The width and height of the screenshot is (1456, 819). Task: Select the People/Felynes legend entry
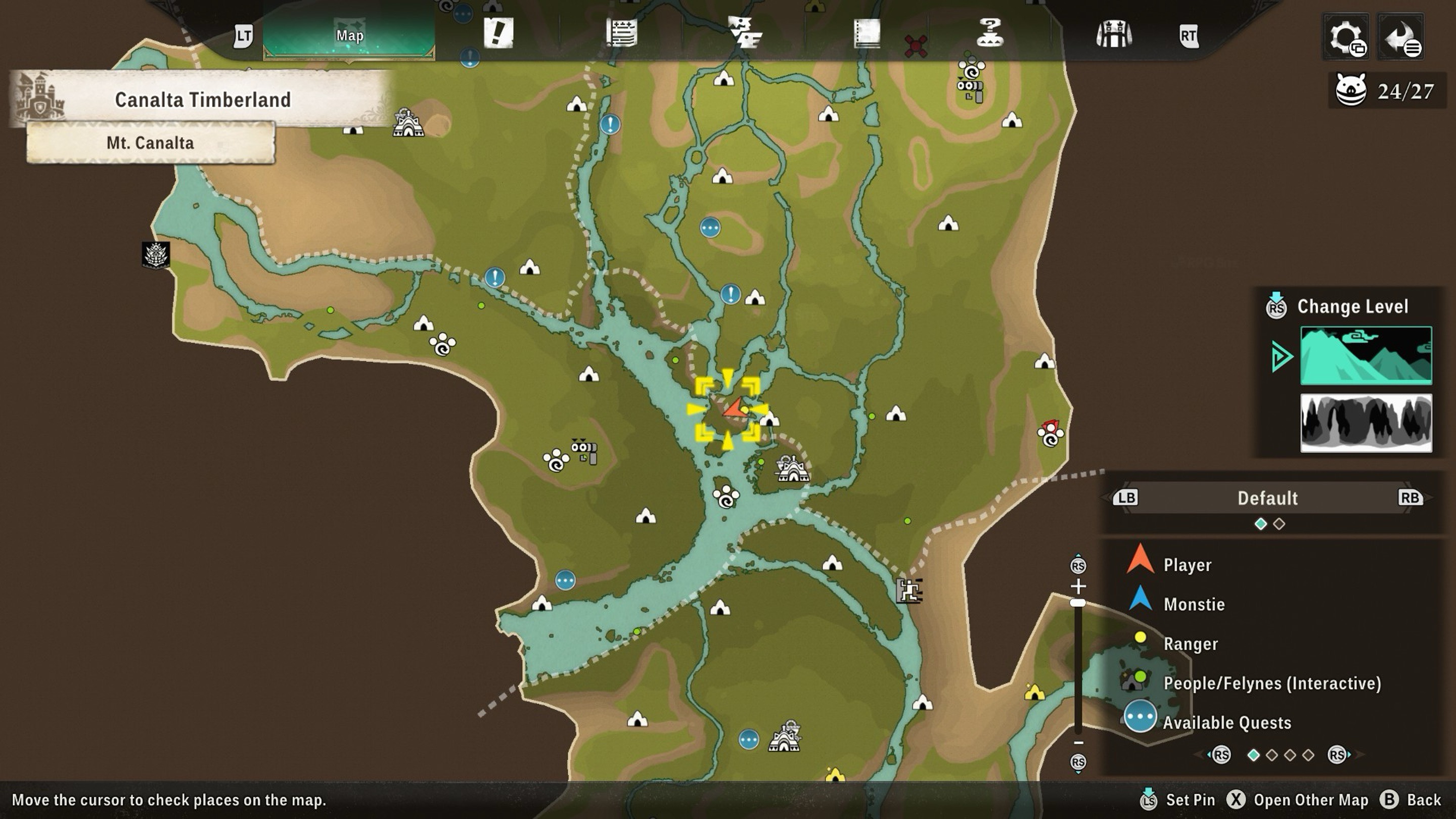click(1272, 683)
